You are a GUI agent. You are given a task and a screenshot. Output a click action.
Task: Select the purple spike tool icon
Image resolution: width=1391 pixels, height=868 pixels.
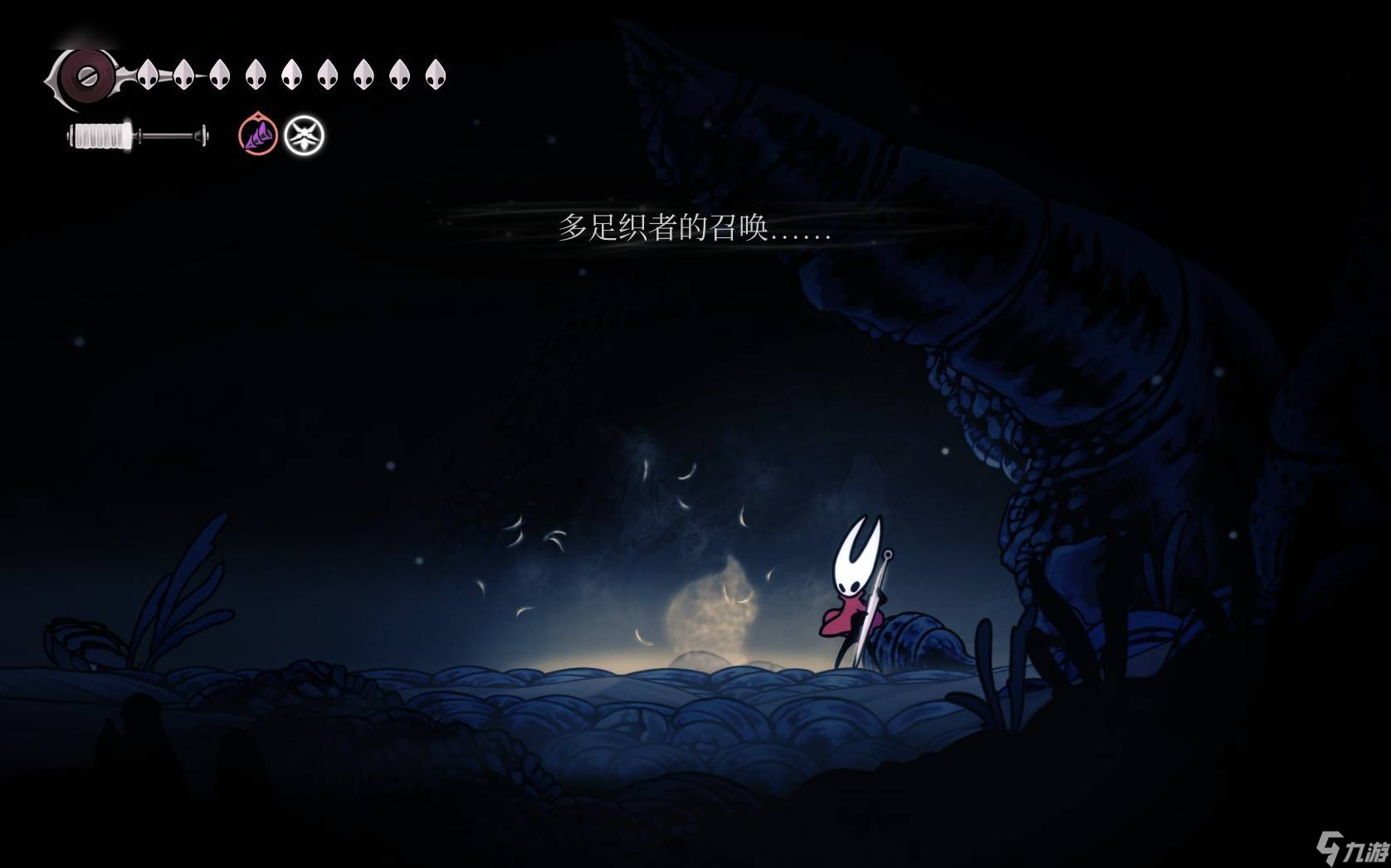pyautogui.click(x=258, y=135)
